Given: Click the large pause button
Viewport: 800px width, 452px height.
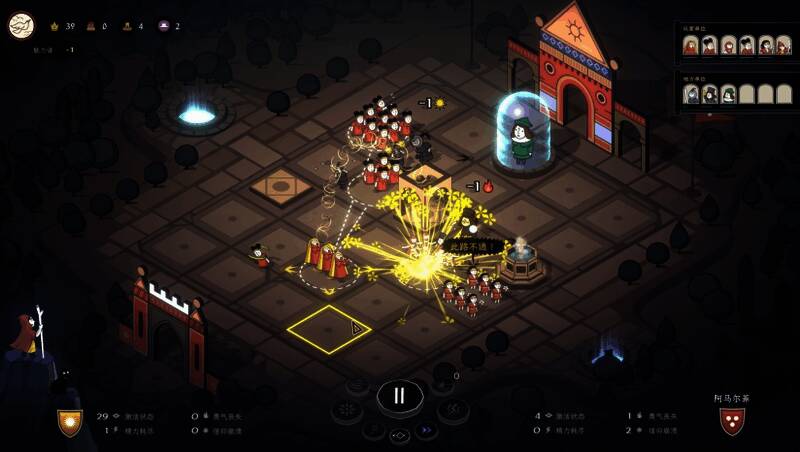Looking at the screenshot, I should tap(399, 395).
